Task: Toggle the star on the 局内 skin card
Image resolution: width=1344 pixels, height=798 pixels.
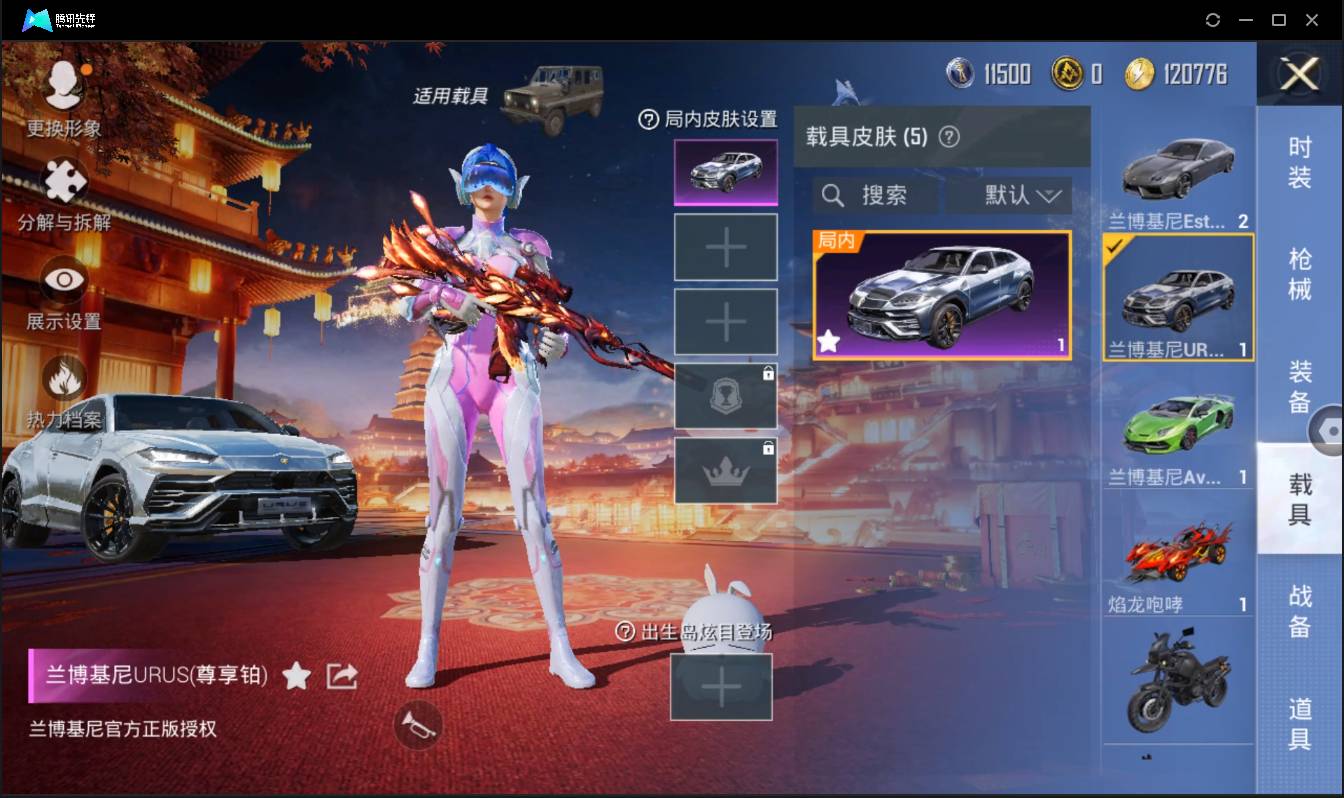Action: coord(829,342)
